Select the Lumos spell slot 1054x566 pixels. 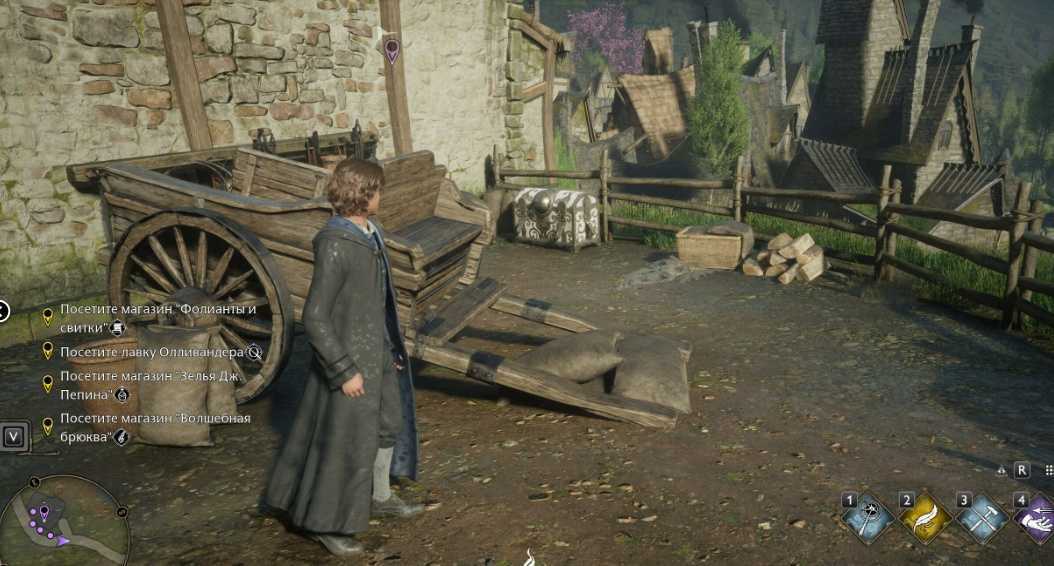pyautogui.click(x=866, y=517)
